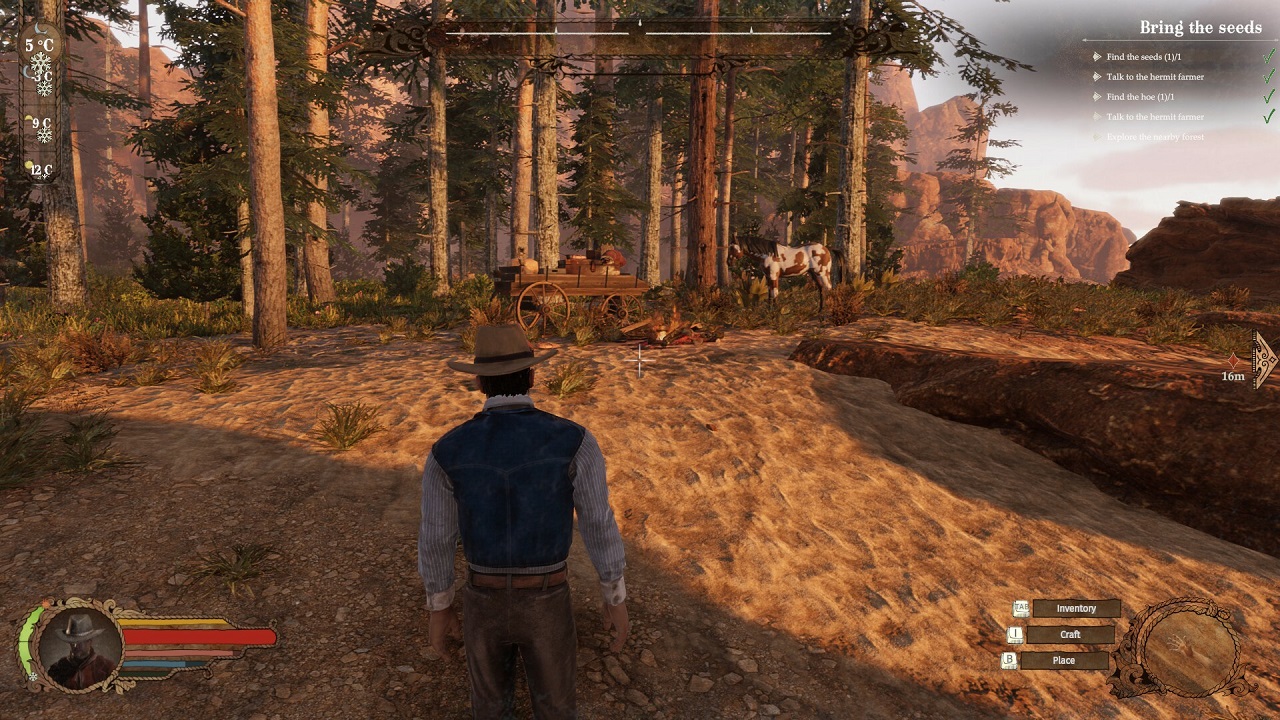The image size is (1280, 720).
Task: Open the Bring the seeds quest title
Action: click(x=1200, y=28)
